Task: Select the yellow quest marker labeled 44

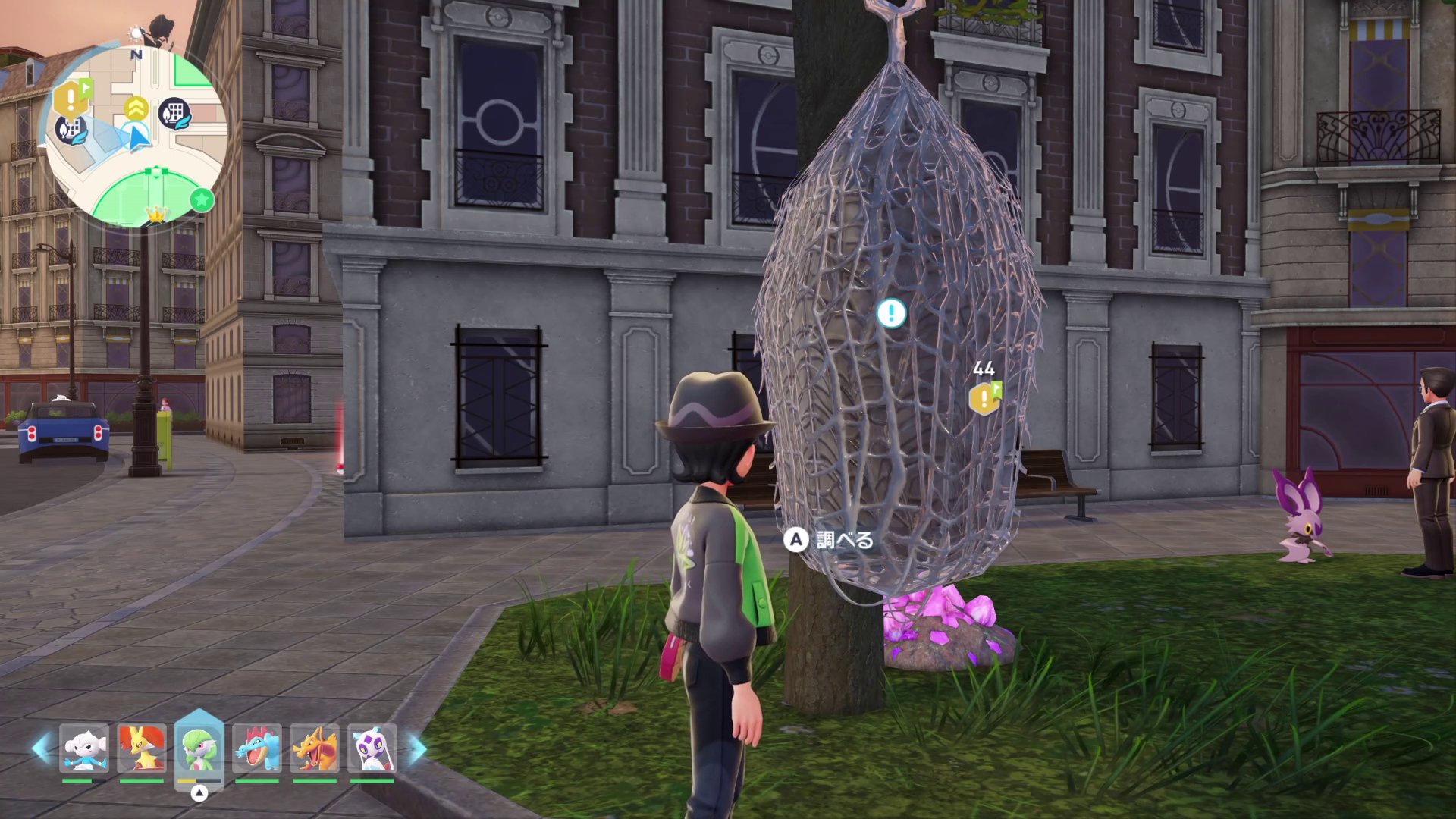Action: point(984,398)
